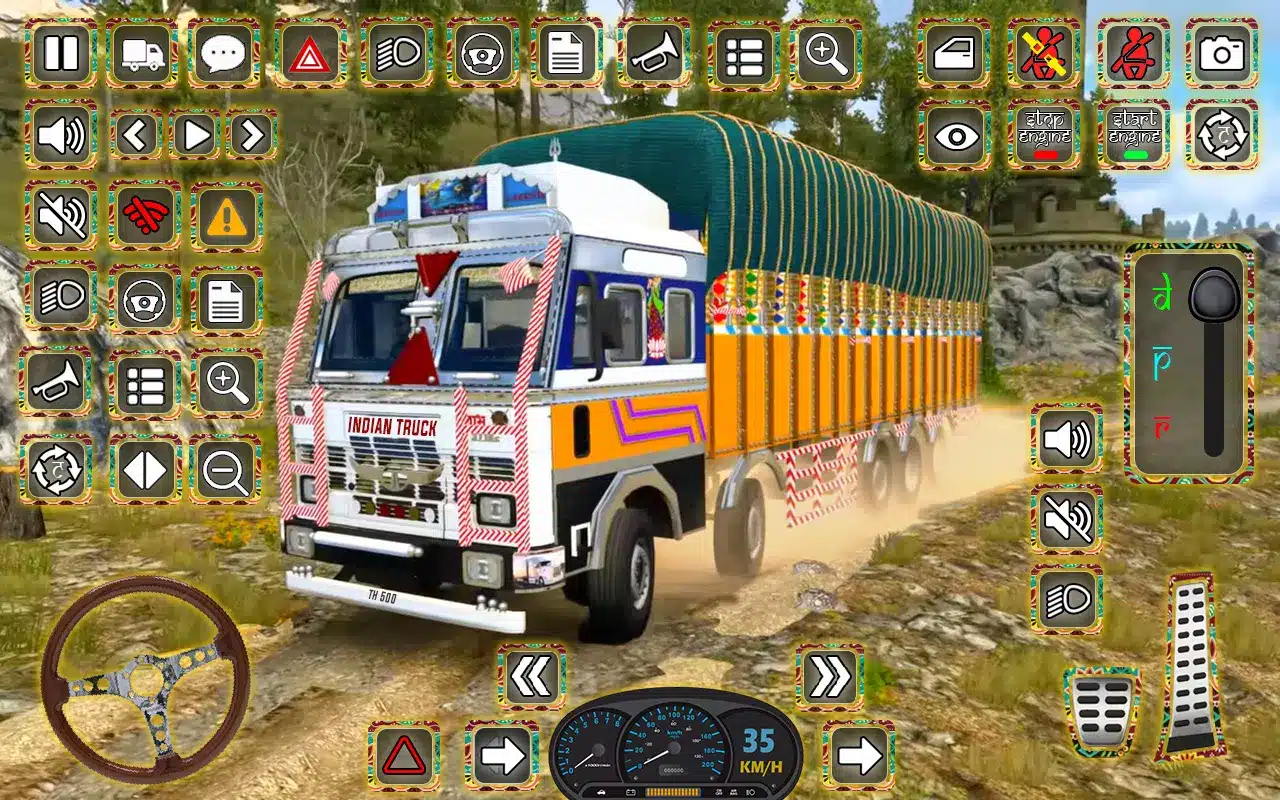Open the truck door icon

click(x=954, y=52)
